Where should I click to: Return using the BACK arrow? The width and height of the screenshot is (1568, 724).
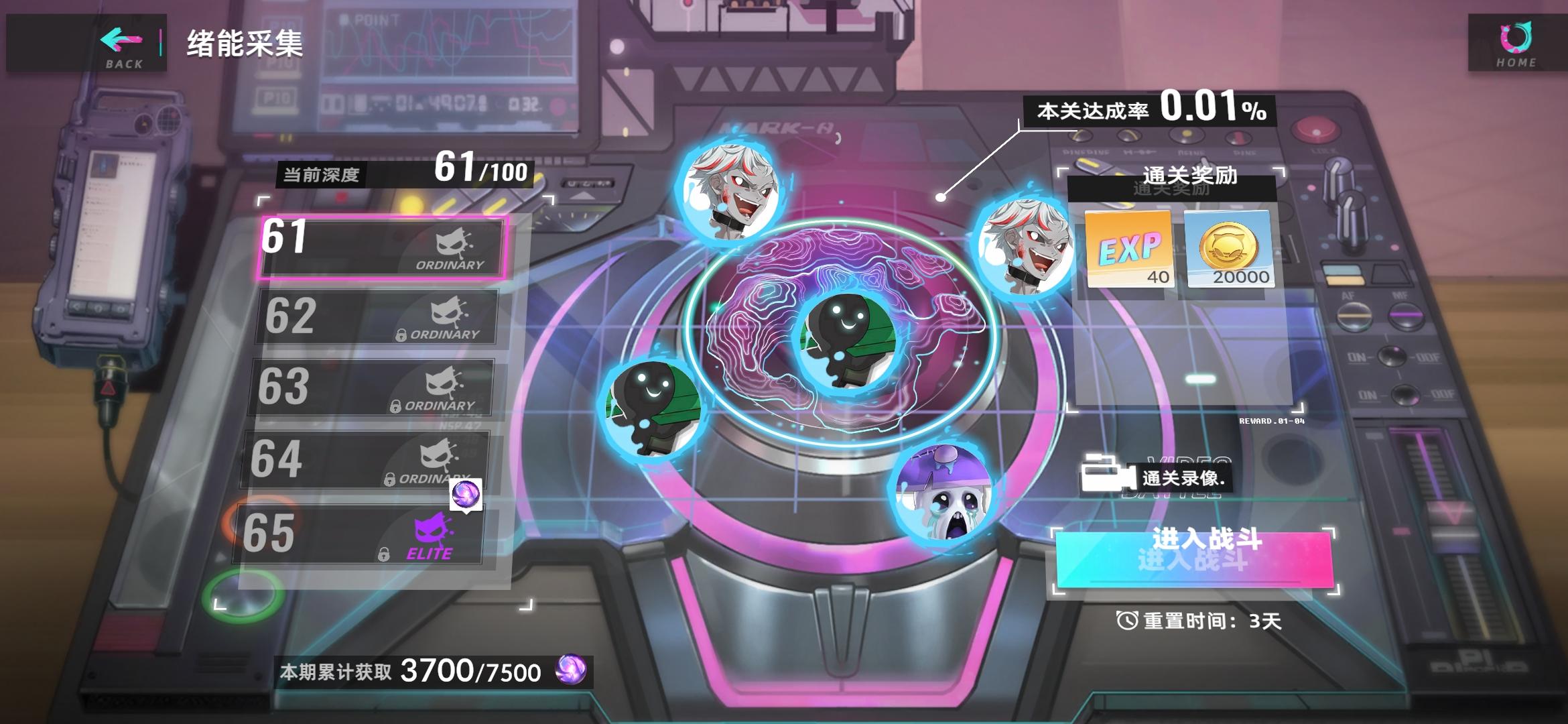click(121, 42)
